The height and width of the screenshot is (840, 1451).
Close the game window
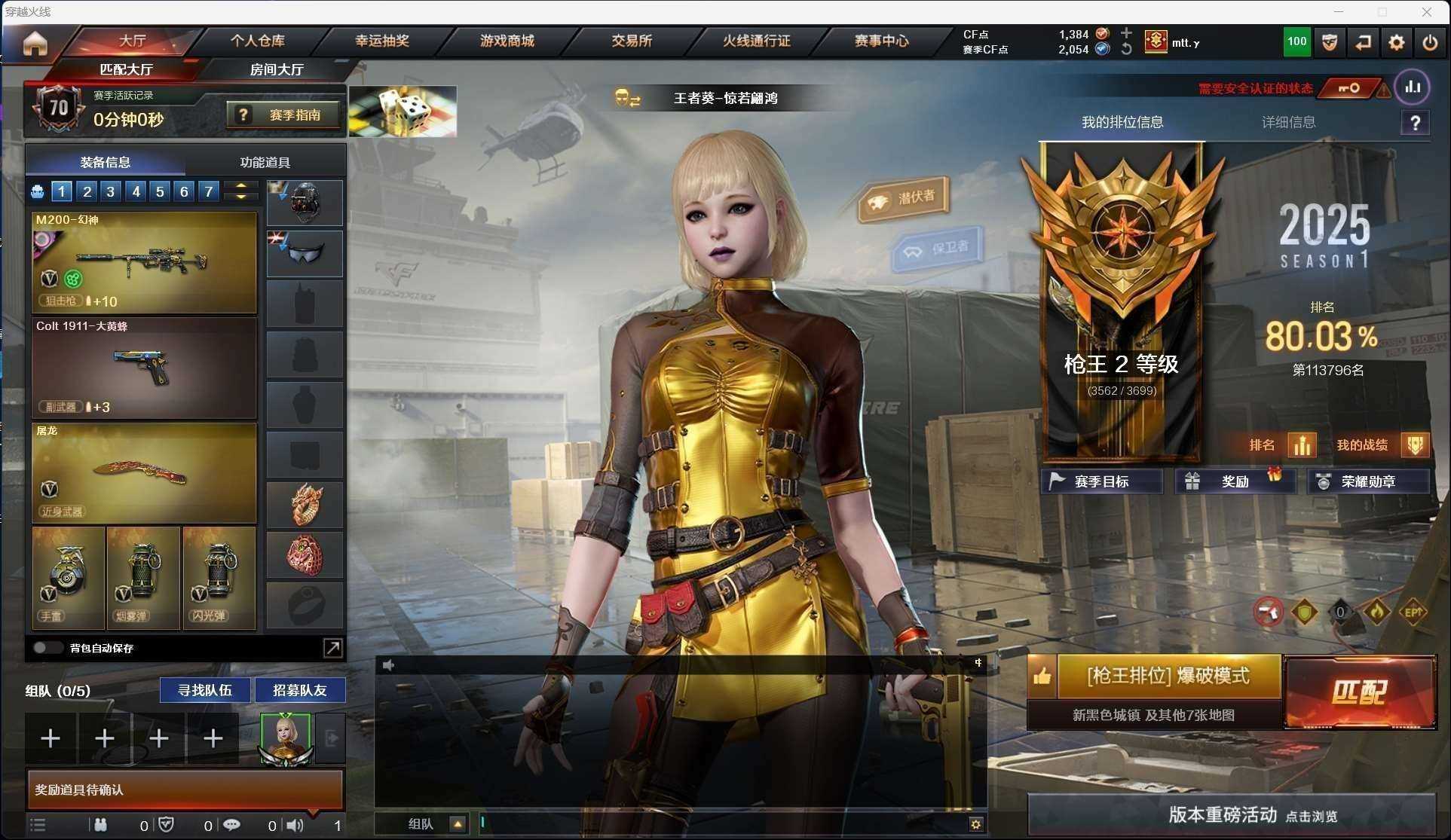pyautogui.click(x=1426, y=12)
